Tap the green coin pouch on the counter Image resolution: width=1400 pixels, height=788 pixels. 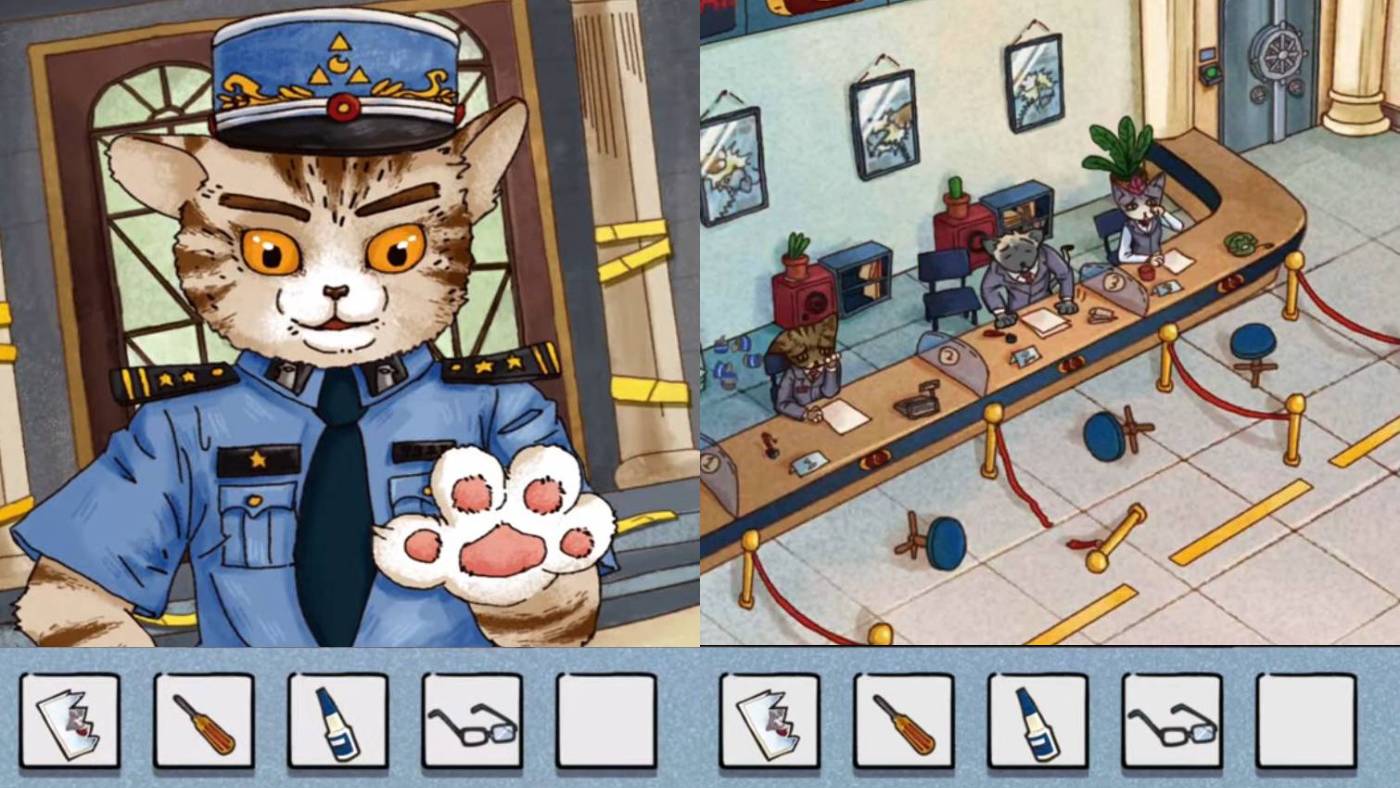click(x=1241, y=244)
